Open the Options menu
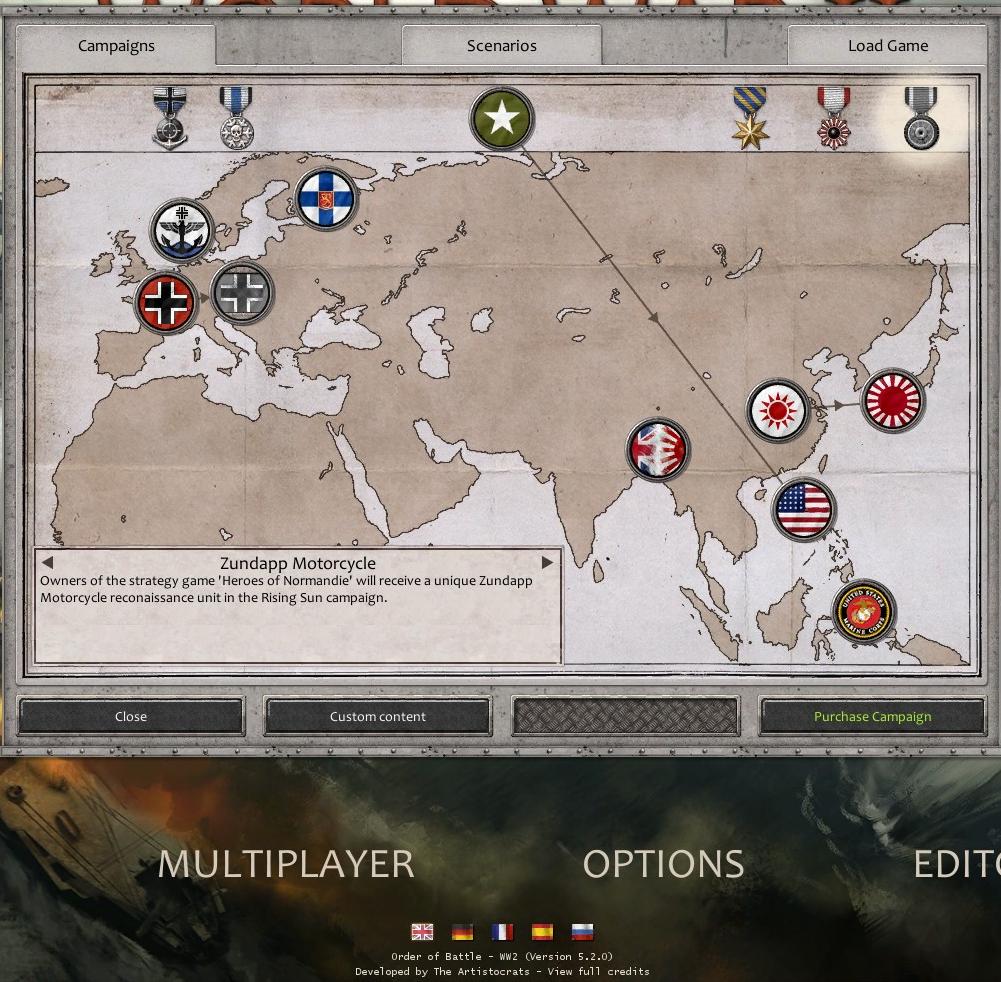 (663, 864)
